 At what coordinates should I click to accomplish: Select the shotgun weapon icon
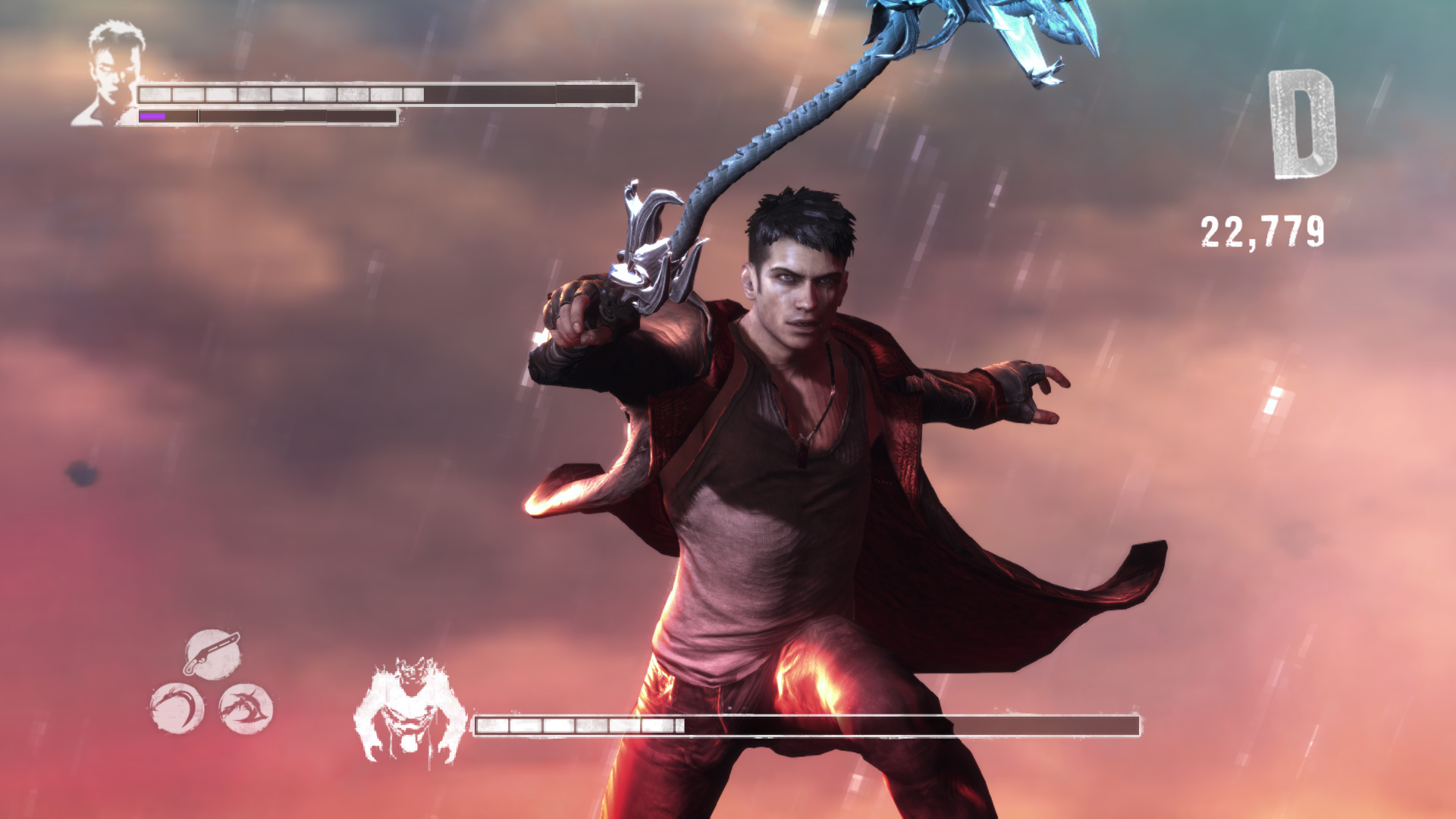coord(212,654)
